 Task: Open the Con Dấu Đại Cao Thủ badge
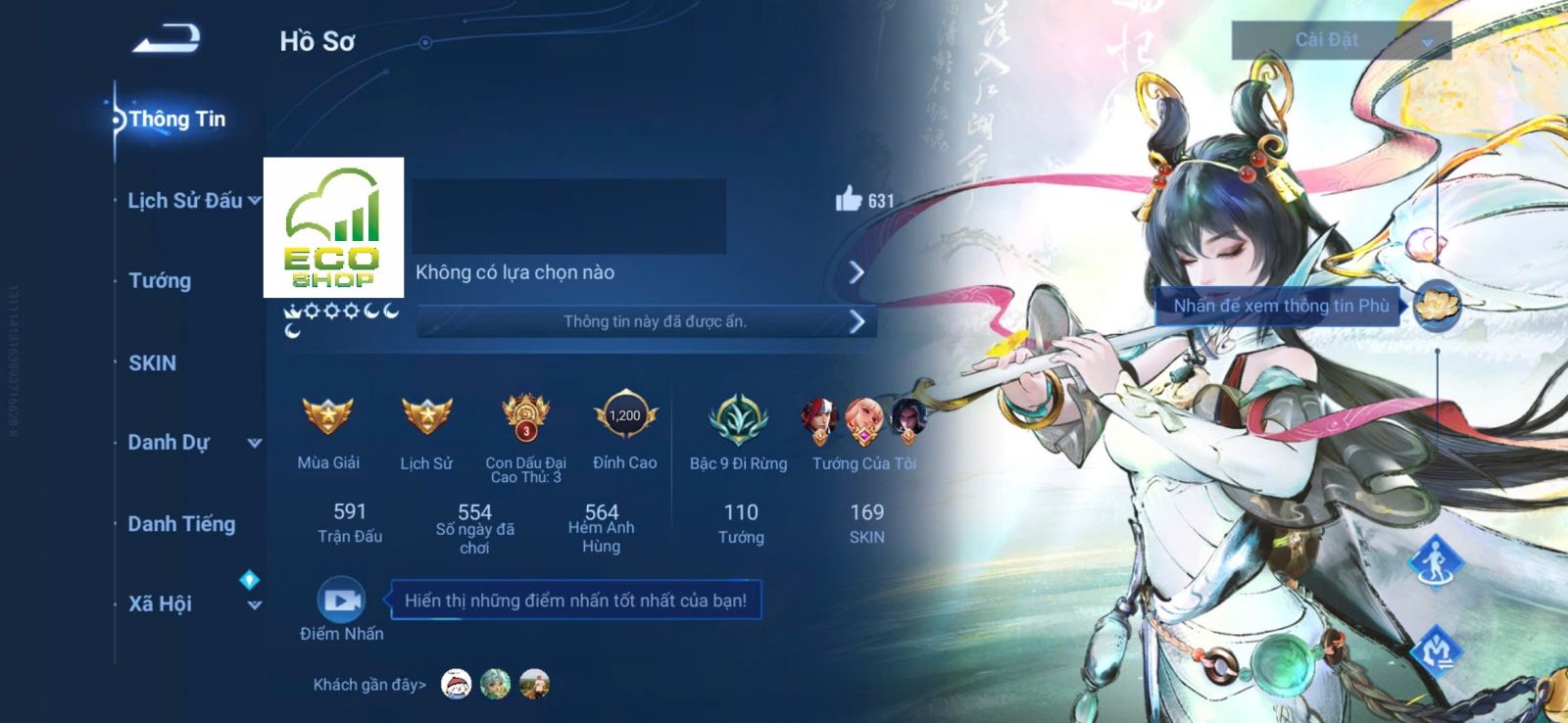coord(525,417)
